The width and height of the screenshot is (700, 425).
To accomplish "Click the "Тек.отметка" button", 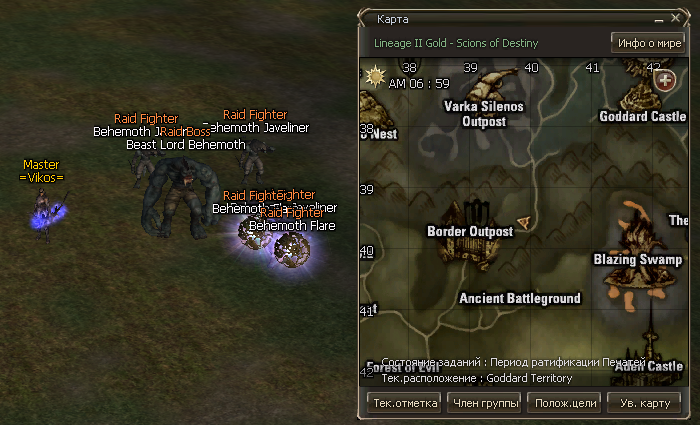I will [405, 403].
